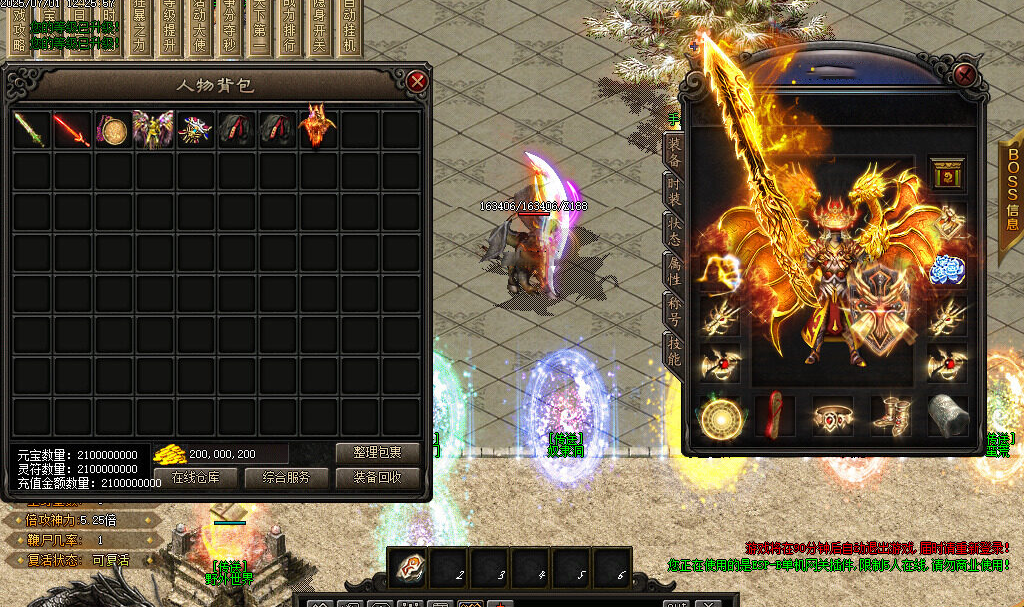Select the golden round medallion item
The height and width of the screenshot is (607, 1024).
tap(113, 130)
